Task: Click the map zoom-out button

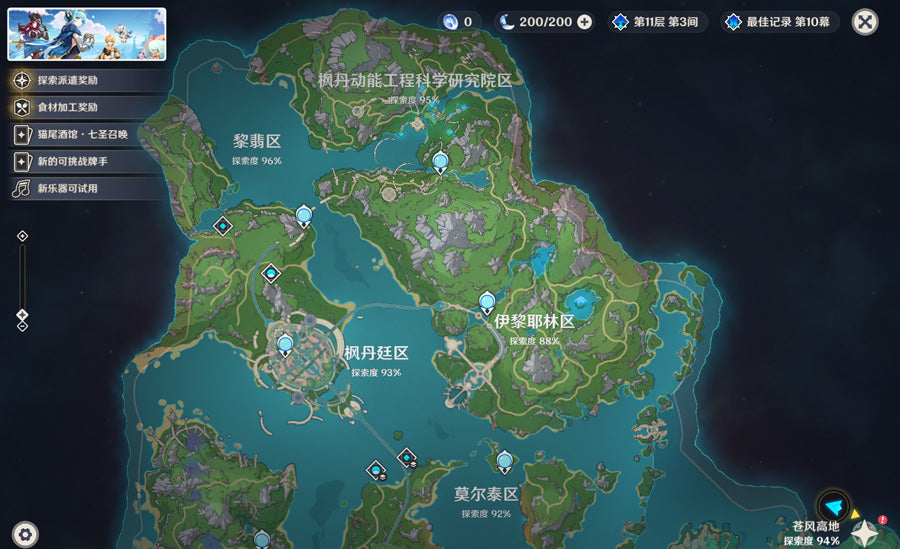Action: (x=23, y=325)
